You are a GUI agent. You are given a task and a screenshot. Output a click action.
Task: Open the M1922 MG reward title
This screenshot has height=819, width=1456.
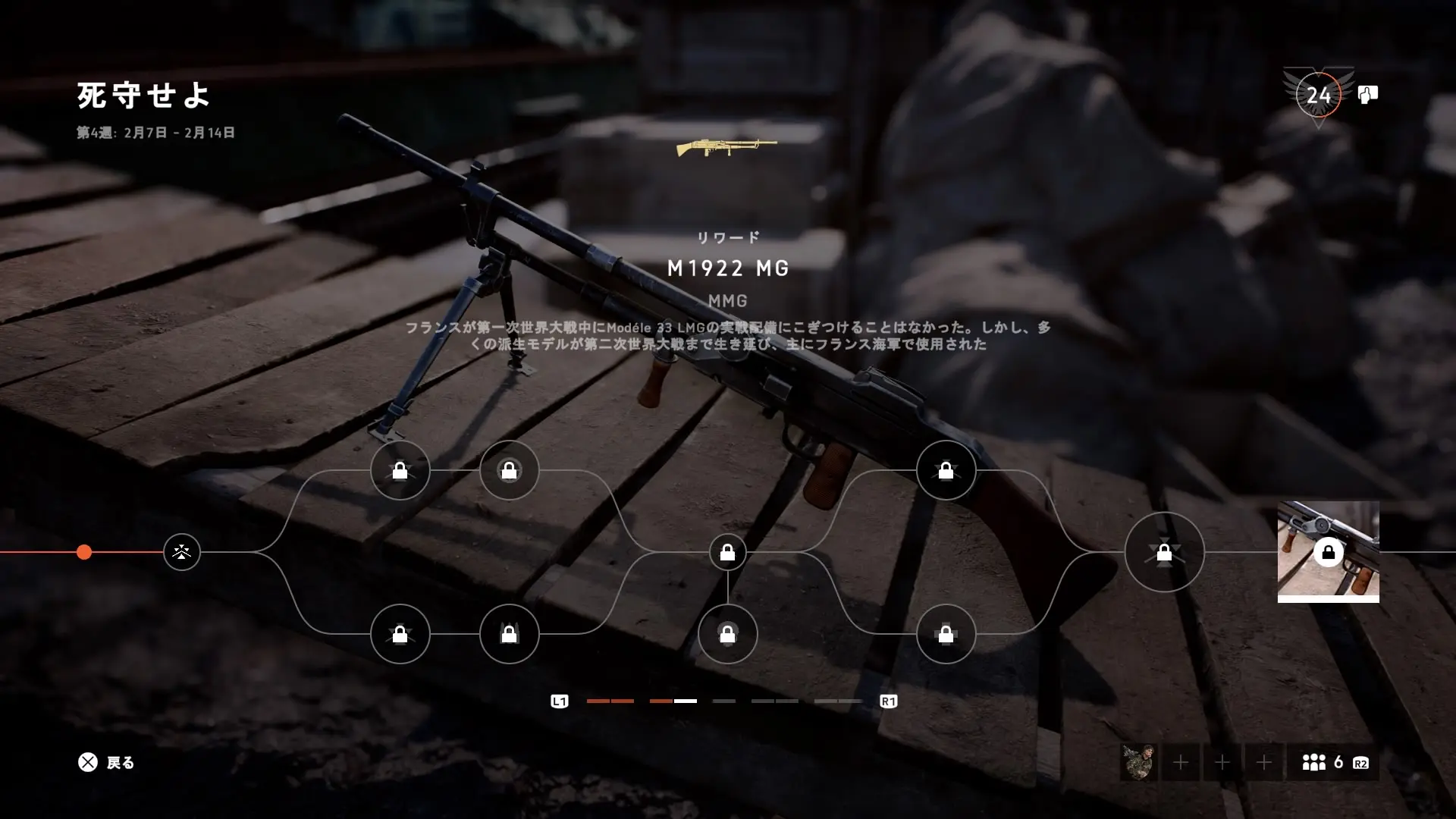(x=727, y=268)
